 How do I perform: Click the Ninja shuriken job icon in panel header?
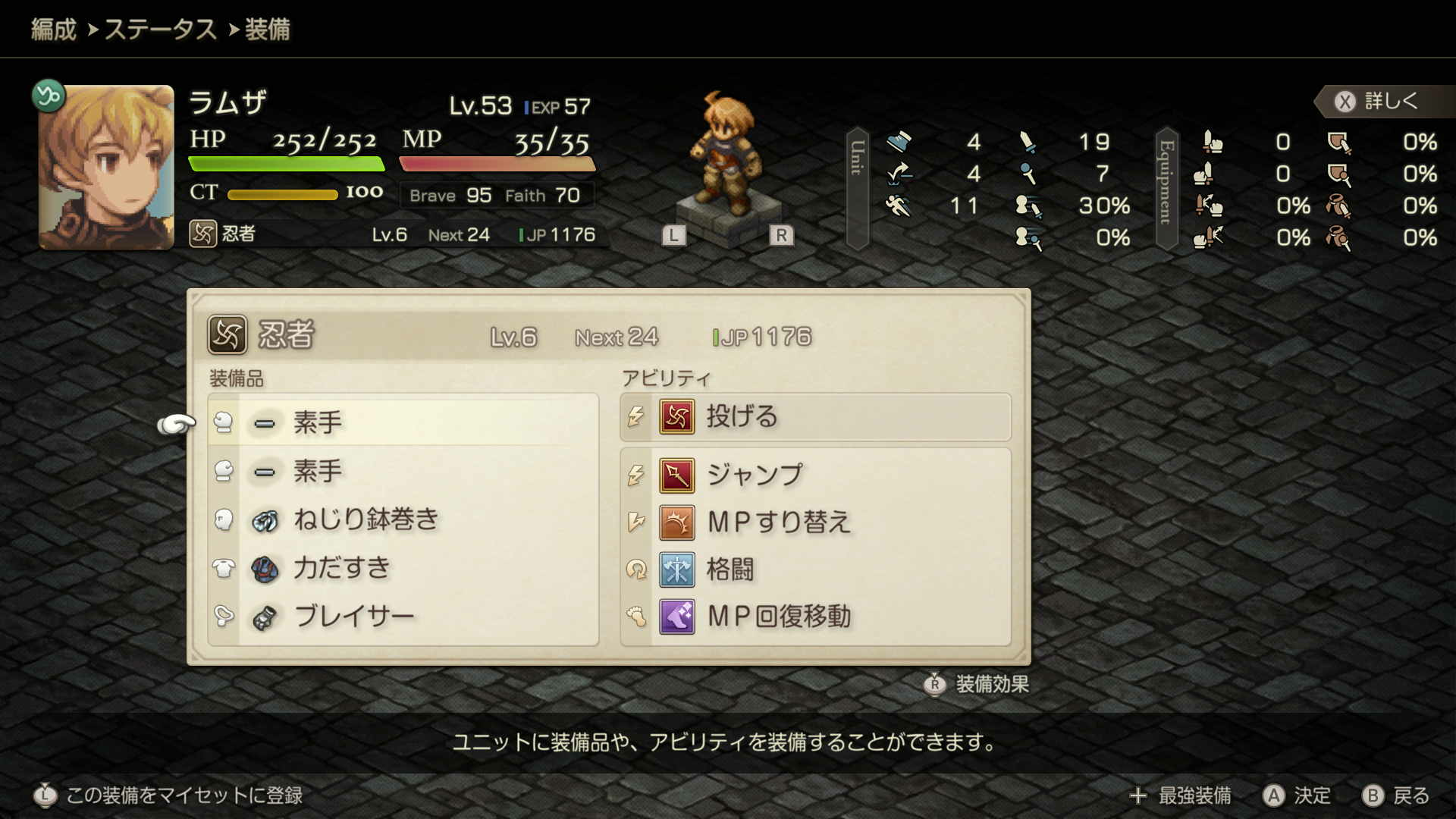227,334
